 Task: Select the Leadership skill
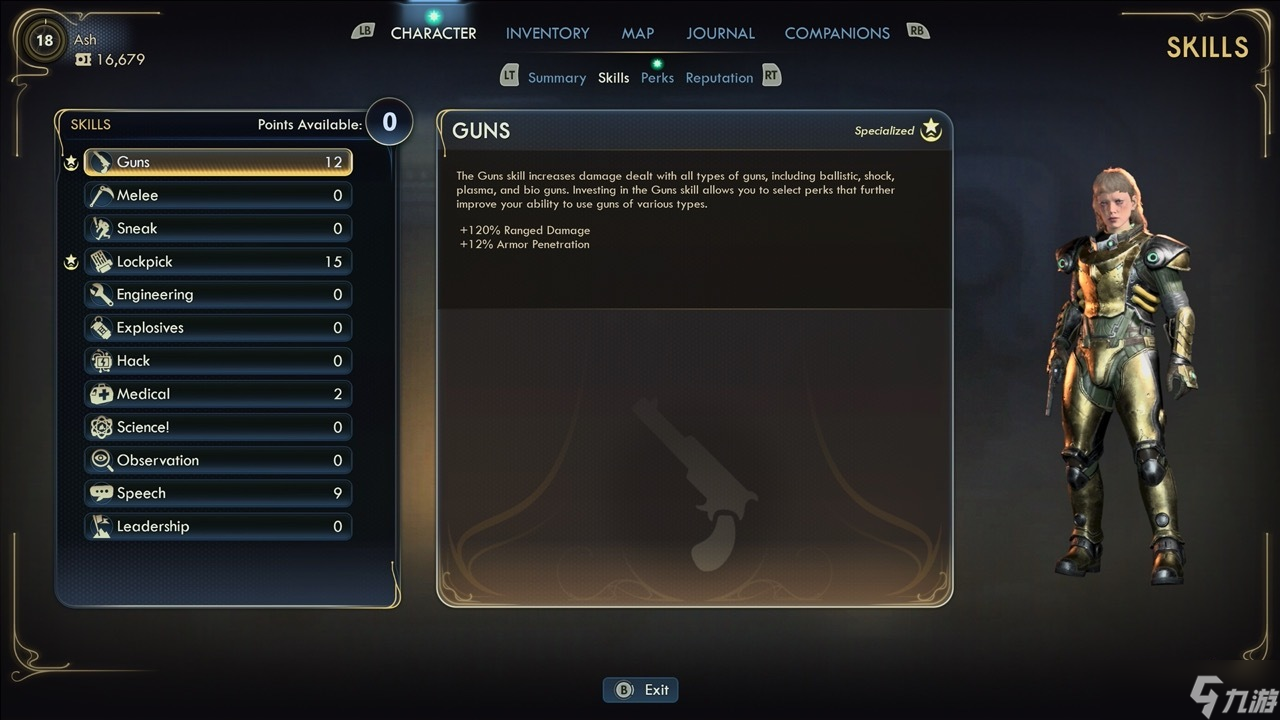click(x=218, y=526)
